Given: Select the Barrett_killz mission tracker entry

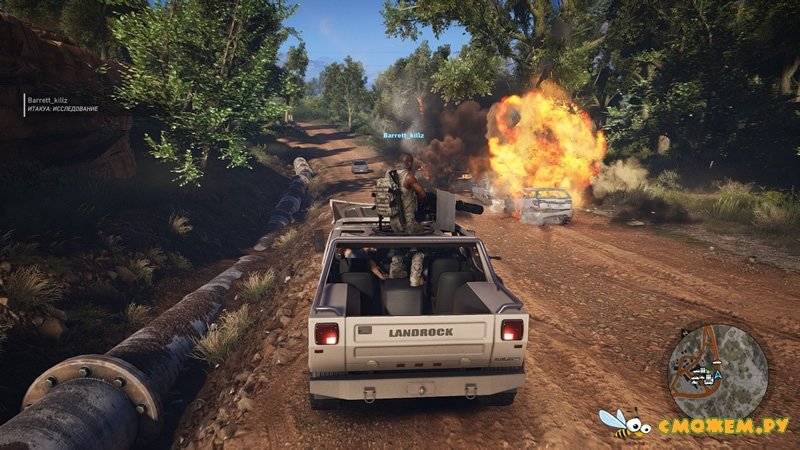Looking at the screenshot, I should pos(63,104).
